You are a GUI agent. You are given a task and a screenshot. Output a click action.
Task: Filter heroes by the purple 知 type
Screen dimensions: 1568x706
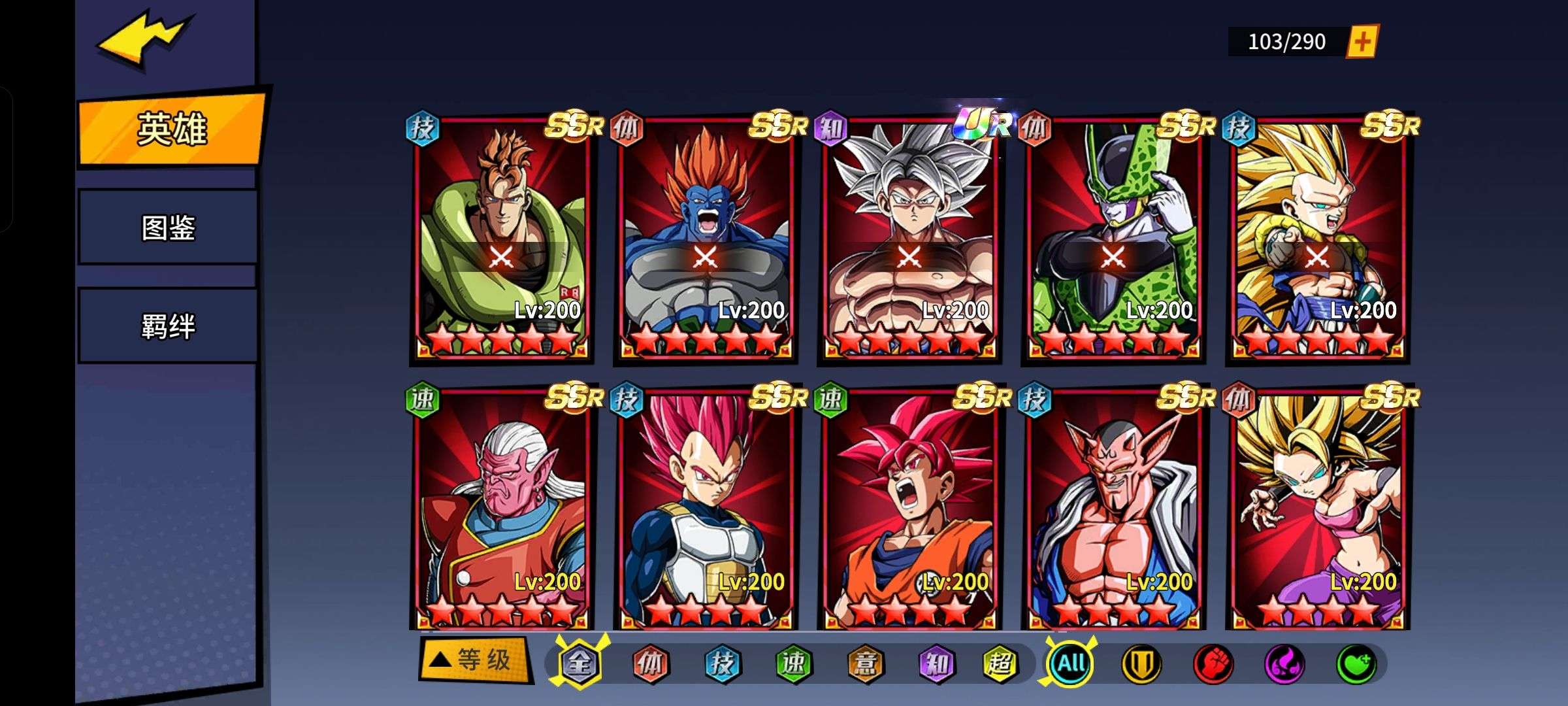coord(936,664)
